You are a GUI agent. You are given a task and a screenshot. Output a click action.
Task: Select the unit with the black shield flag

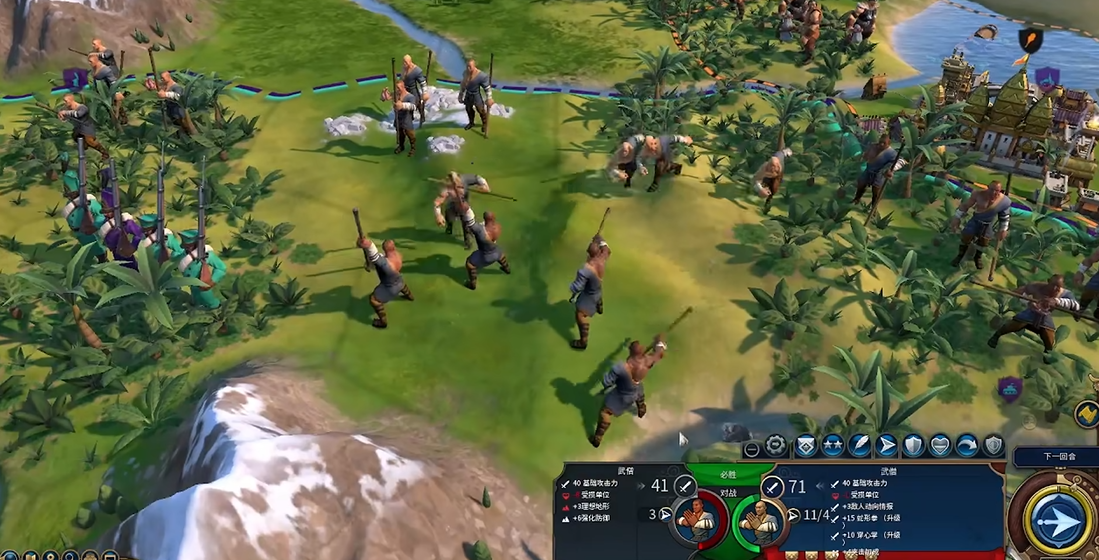1029,41
